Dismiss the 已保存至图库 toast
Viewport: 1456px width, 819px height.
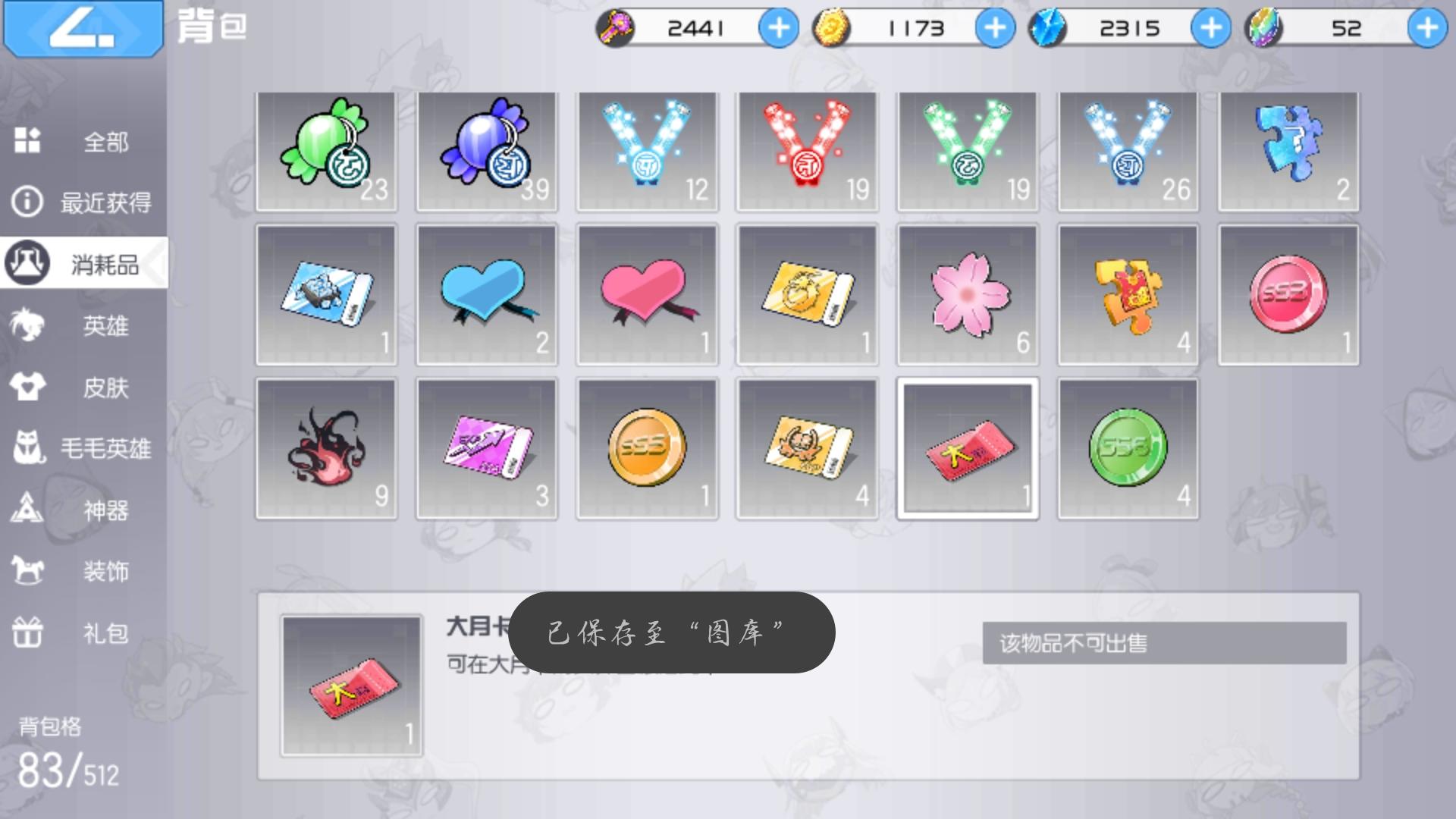coord(673,632)
